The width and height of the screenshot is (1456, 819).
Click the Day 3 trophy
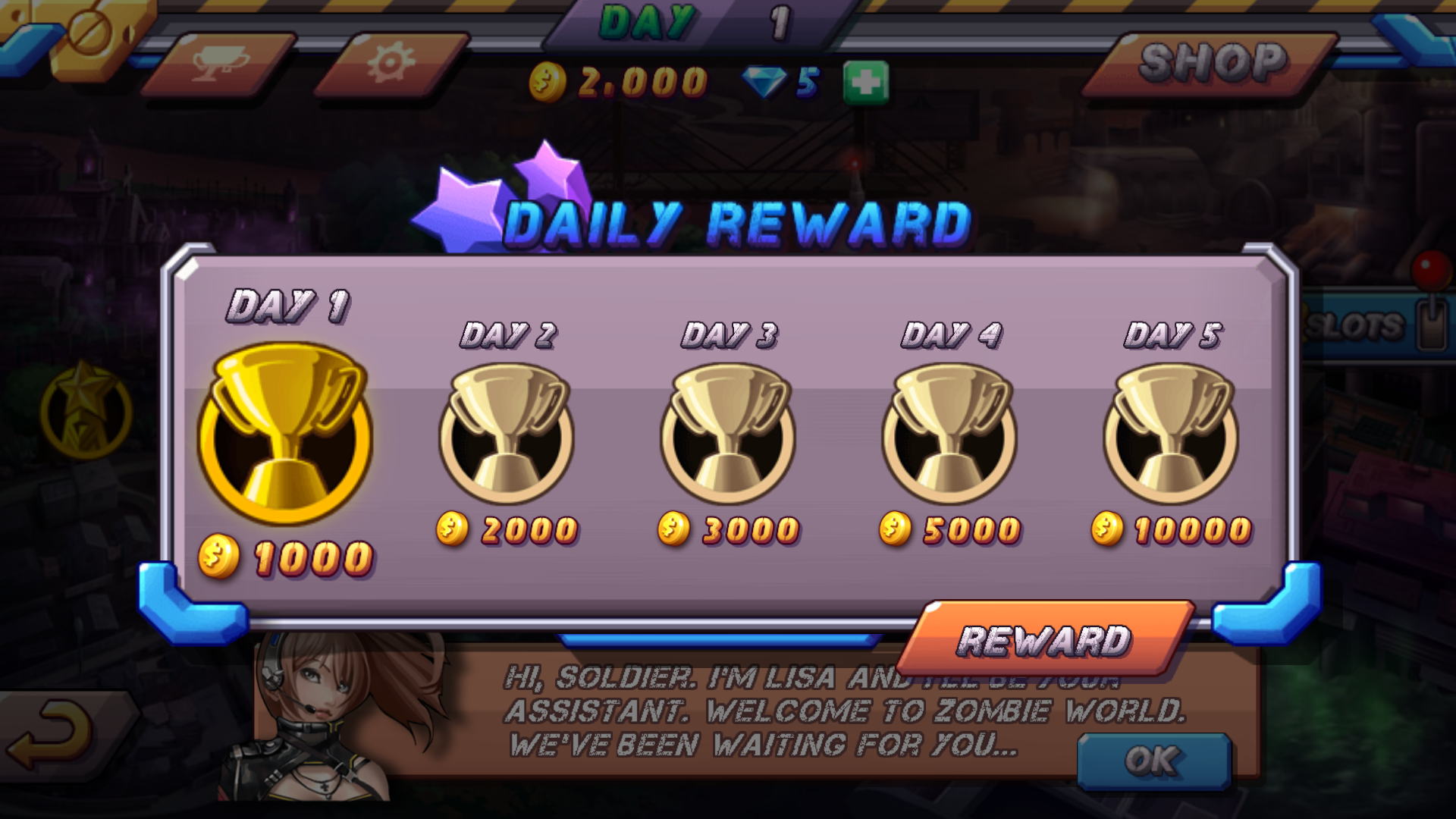point(730,434)
